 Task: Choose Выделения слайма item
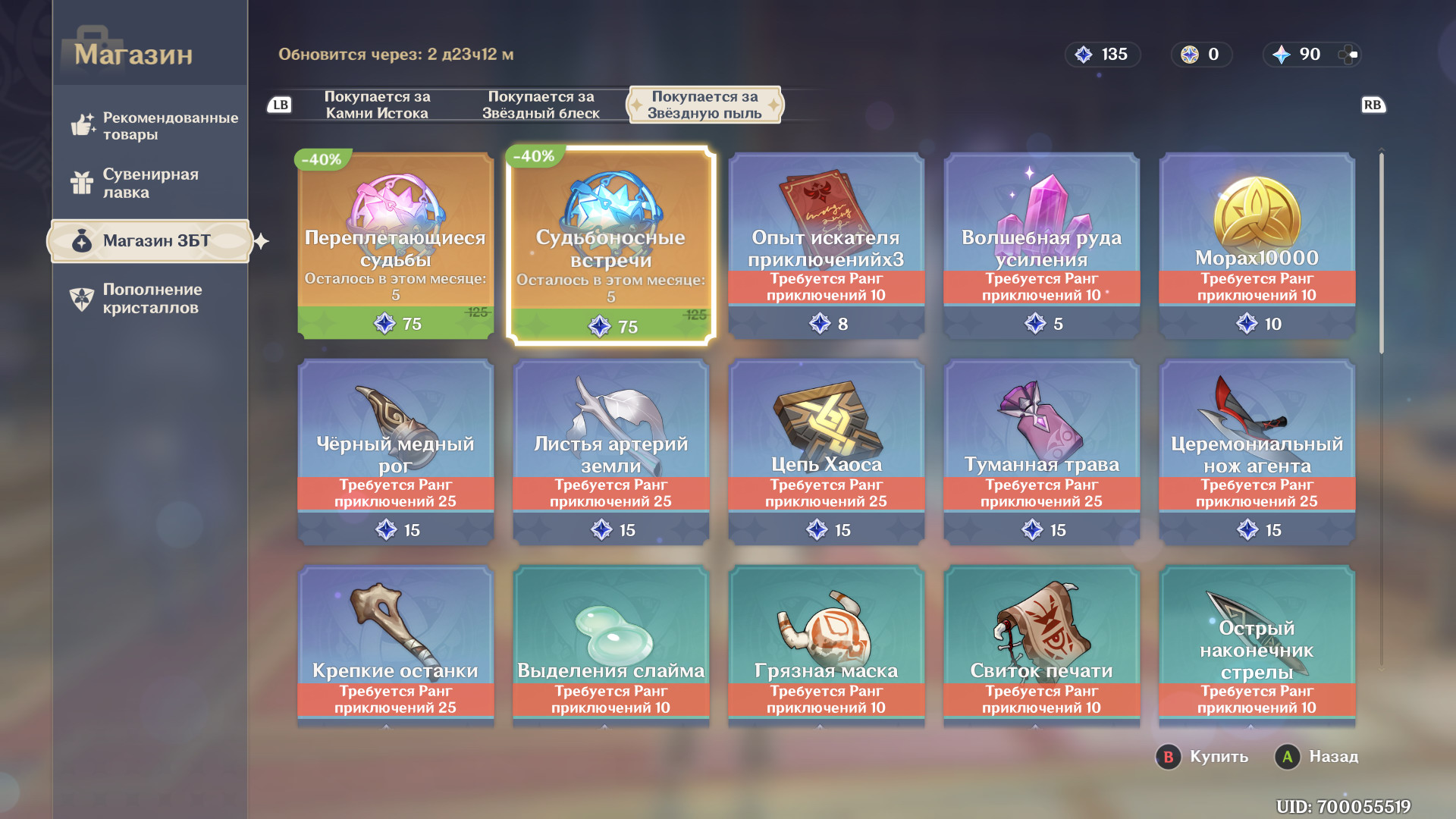[x=610, y=645]
